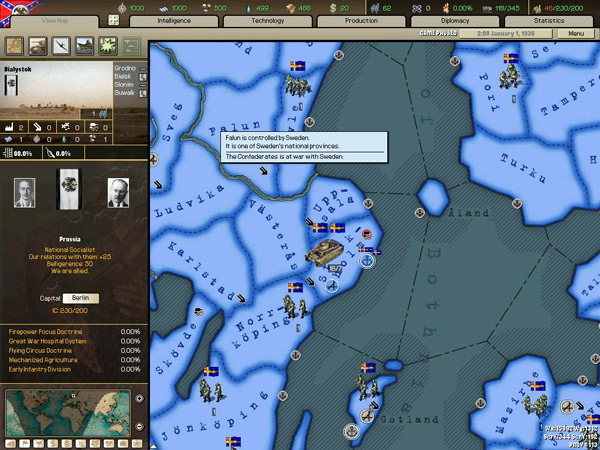The width and height of the screenshot is (600, 450).
Task: Open the game Menu button
Action: [574, 34]
